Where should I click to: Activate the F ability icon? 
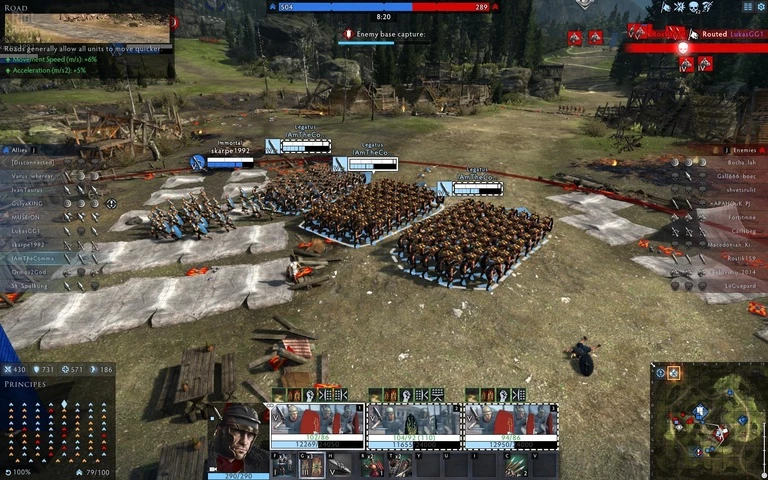pyautogui.click(x=283, y=465)
